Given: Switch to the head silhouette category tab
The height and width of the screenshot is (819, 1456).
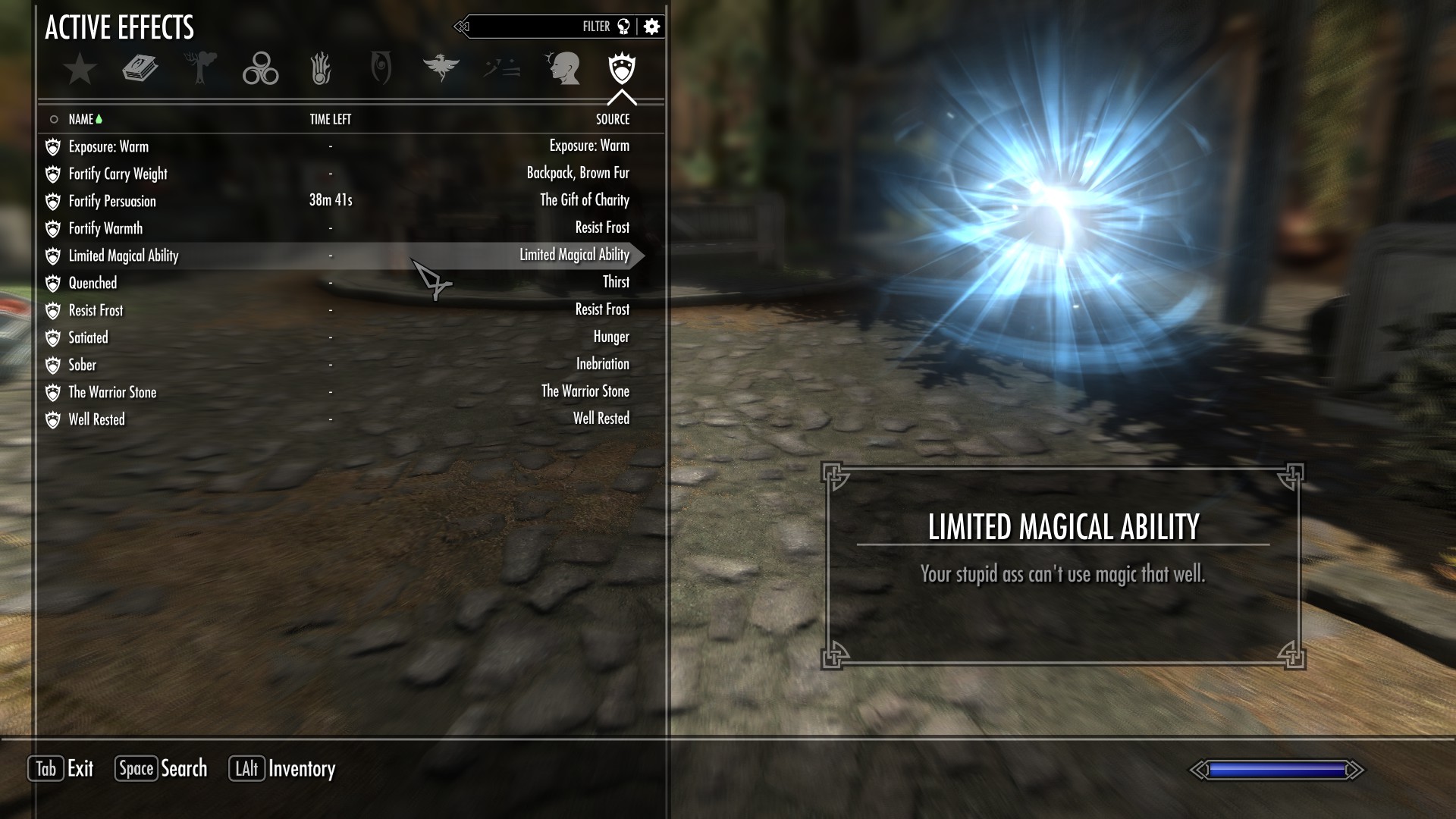Looking at the screenshot, I should click(x=563, y=69).
